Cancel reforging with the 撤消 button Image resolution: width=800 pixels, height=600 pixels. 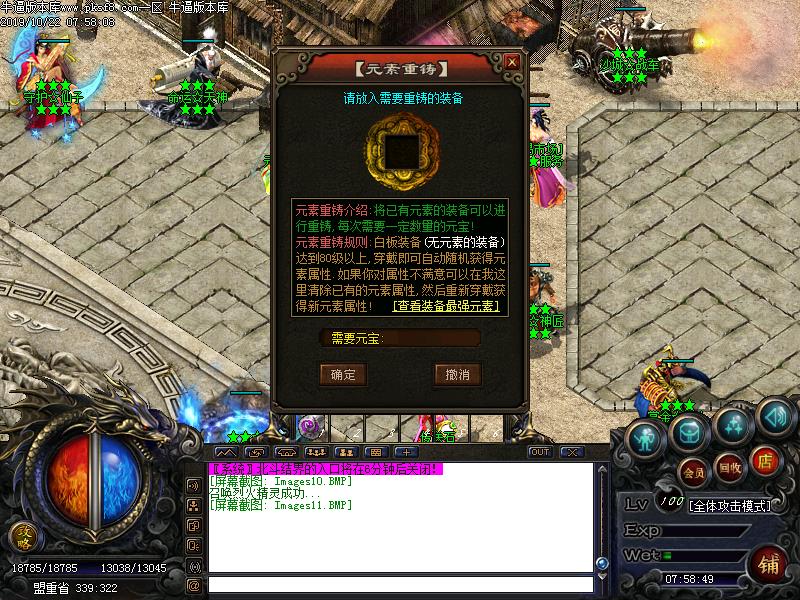pos(457,374)
